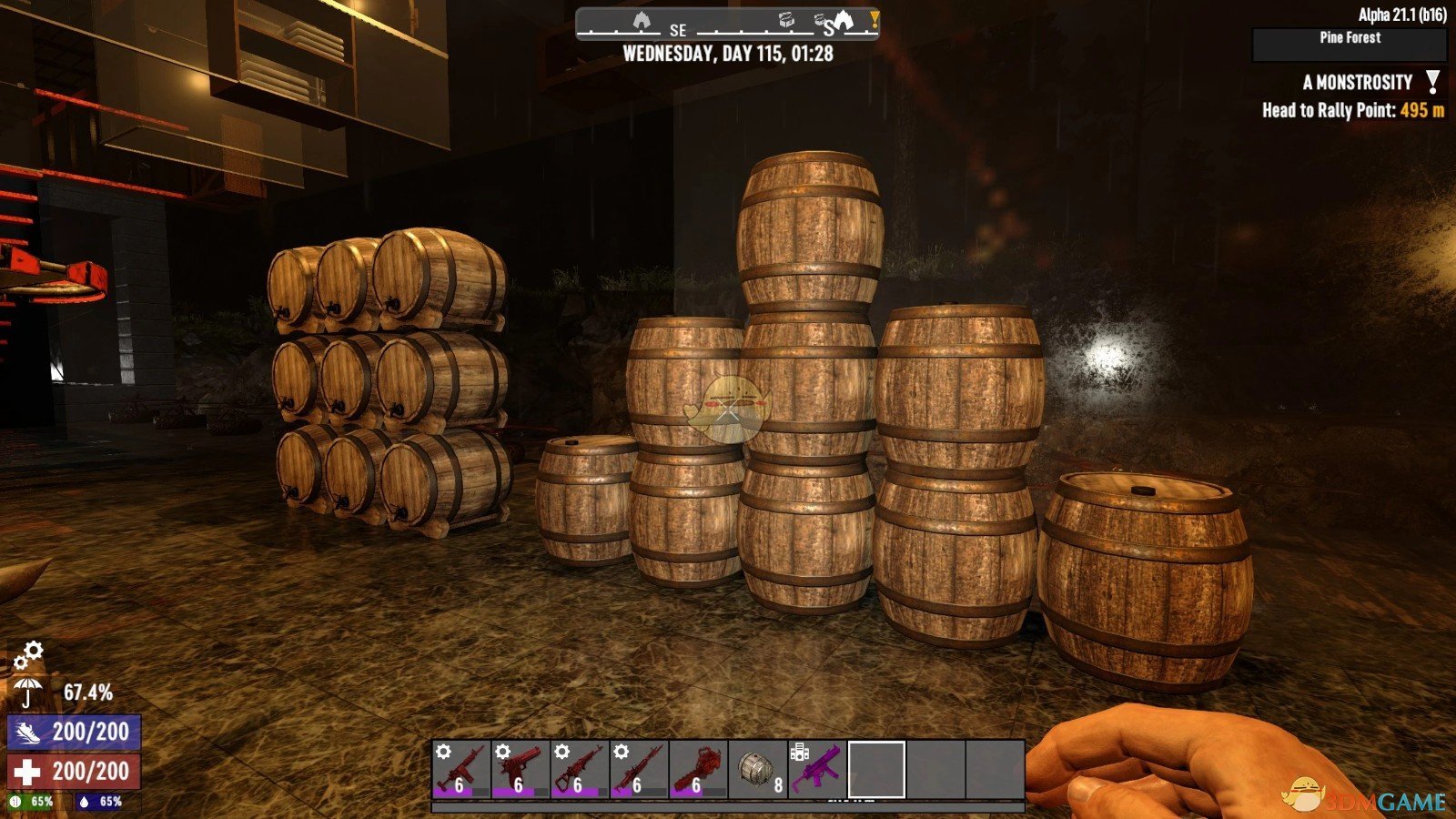Viewport: 1456px width, 819px height.
Task: Equip the purple submachine gun slot
Action: pyautogui.click(x=816, y=769)
